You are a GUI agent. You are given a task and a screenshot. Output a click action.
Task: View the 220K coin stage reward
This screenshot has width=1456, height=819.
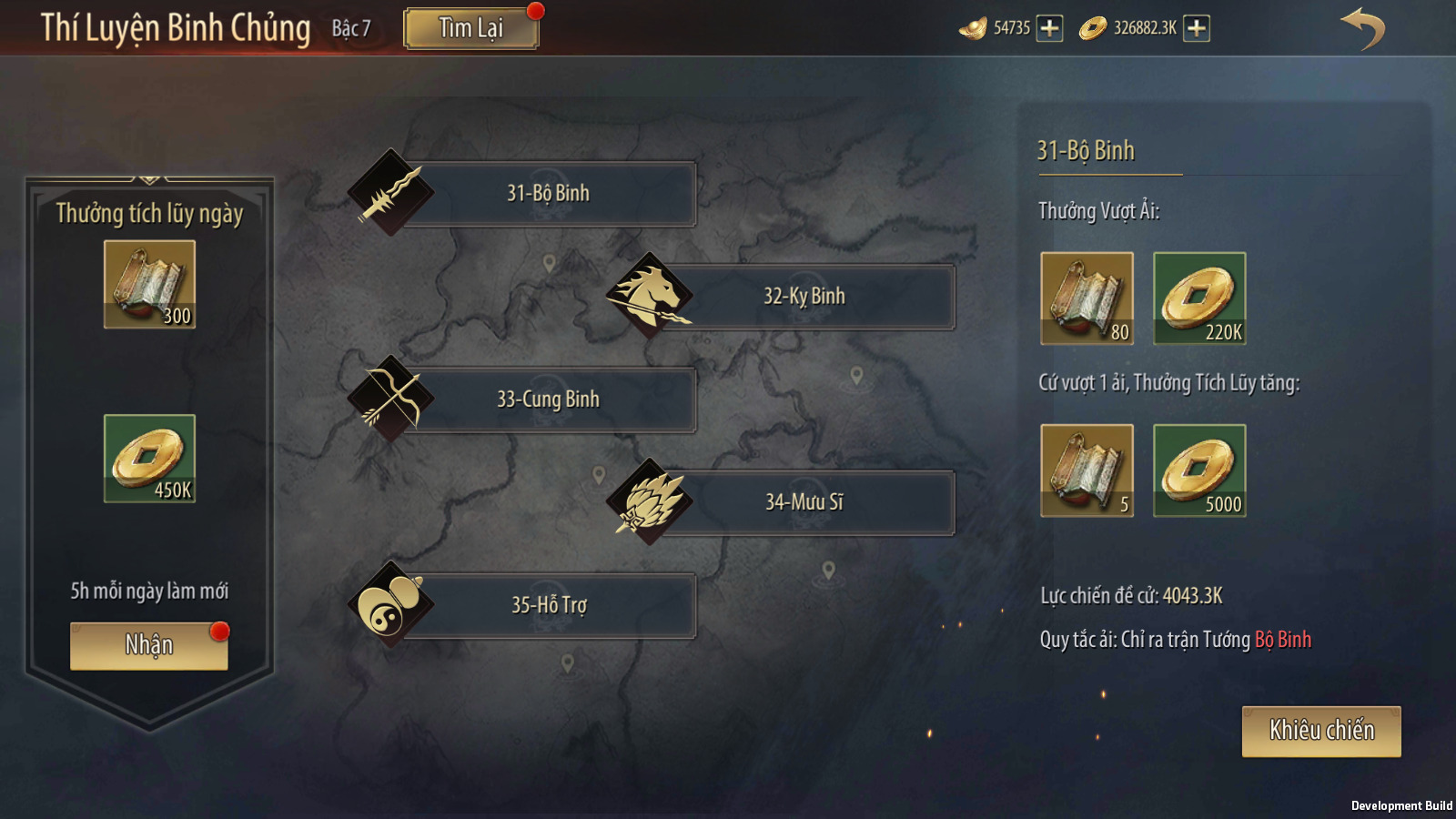1199,298
